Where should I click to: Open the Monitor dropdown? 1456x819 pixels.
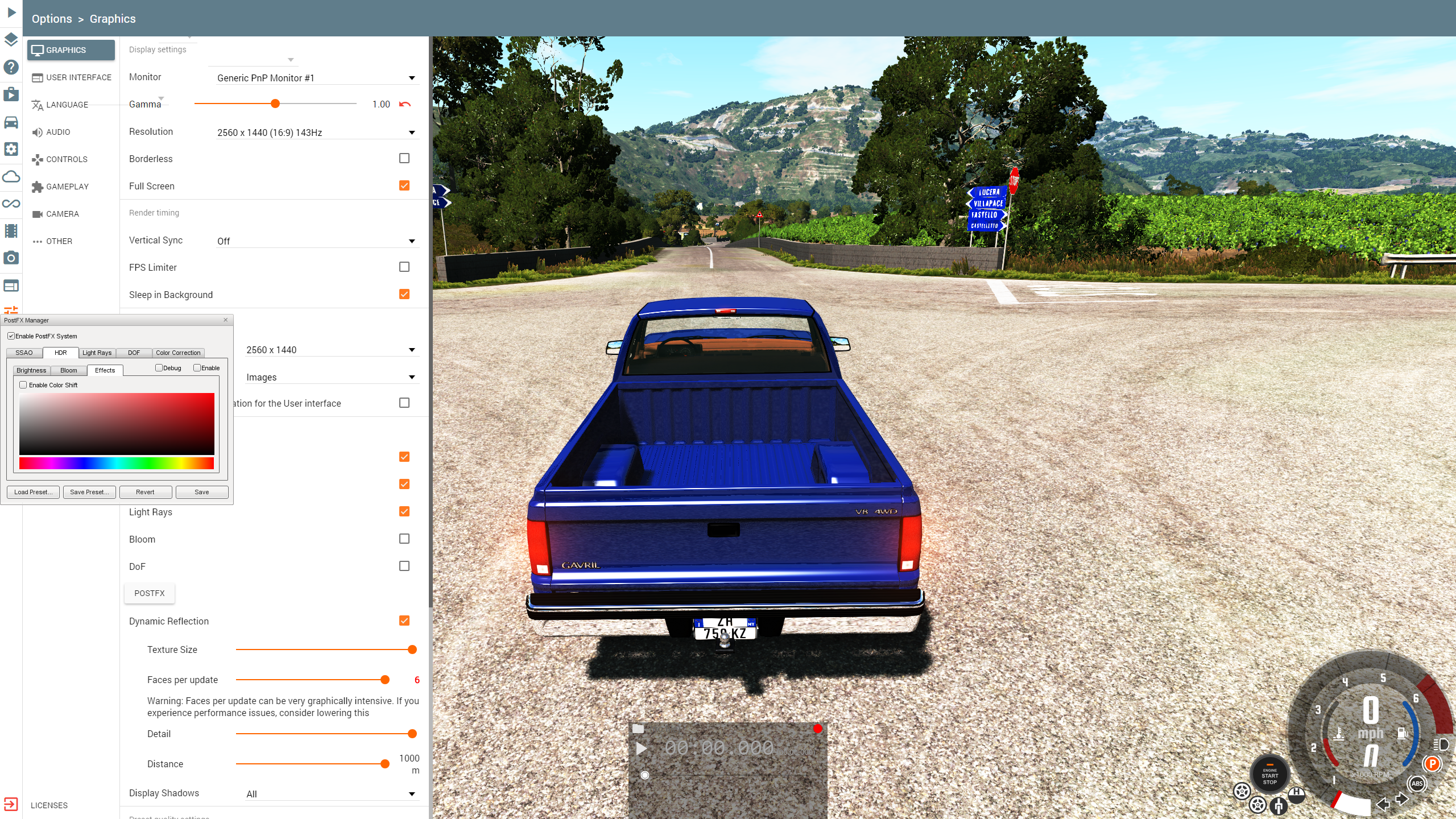click(x=316, y=78)
